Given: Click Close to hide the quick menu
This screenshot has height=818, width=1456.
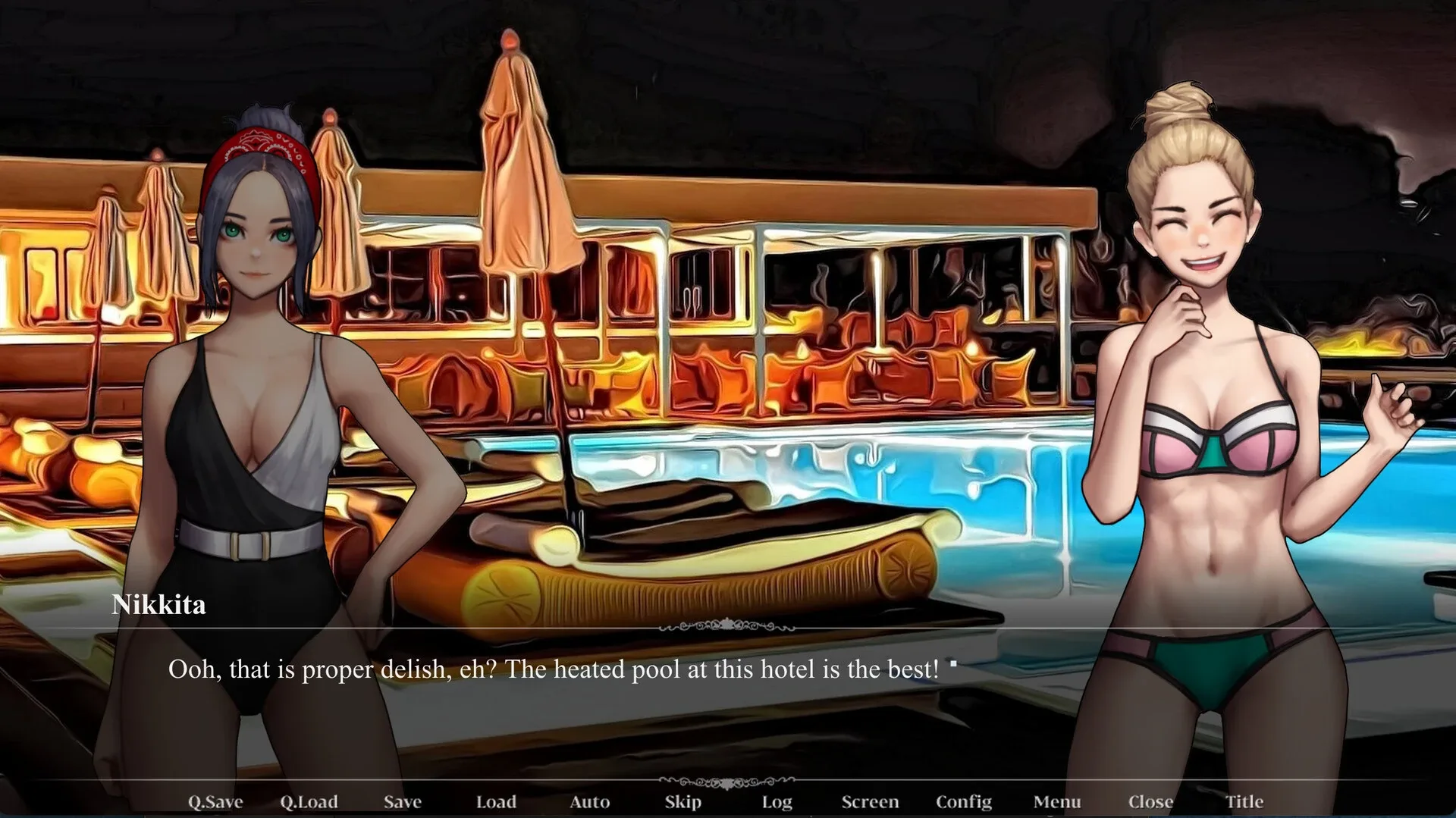Looking at the screenshot, I should pos(1152,801).
